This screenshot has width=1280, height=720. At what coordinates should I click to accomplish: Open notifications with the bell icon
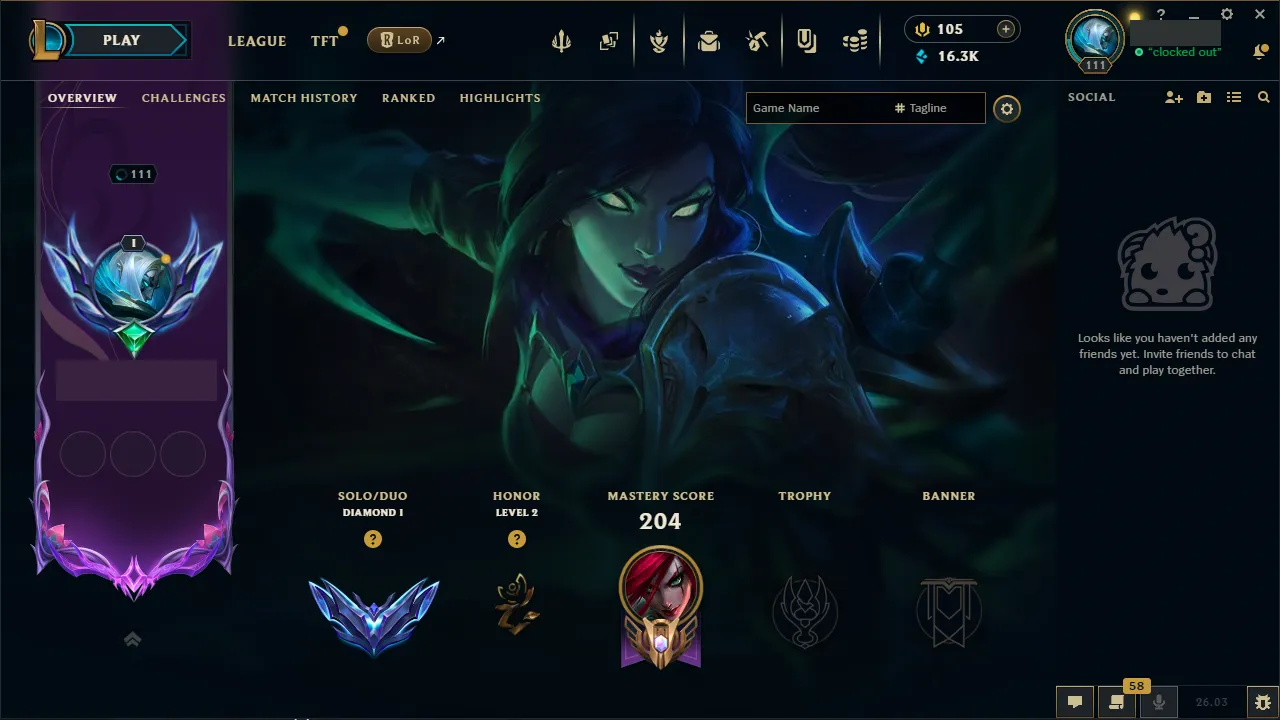(1262, 51)
